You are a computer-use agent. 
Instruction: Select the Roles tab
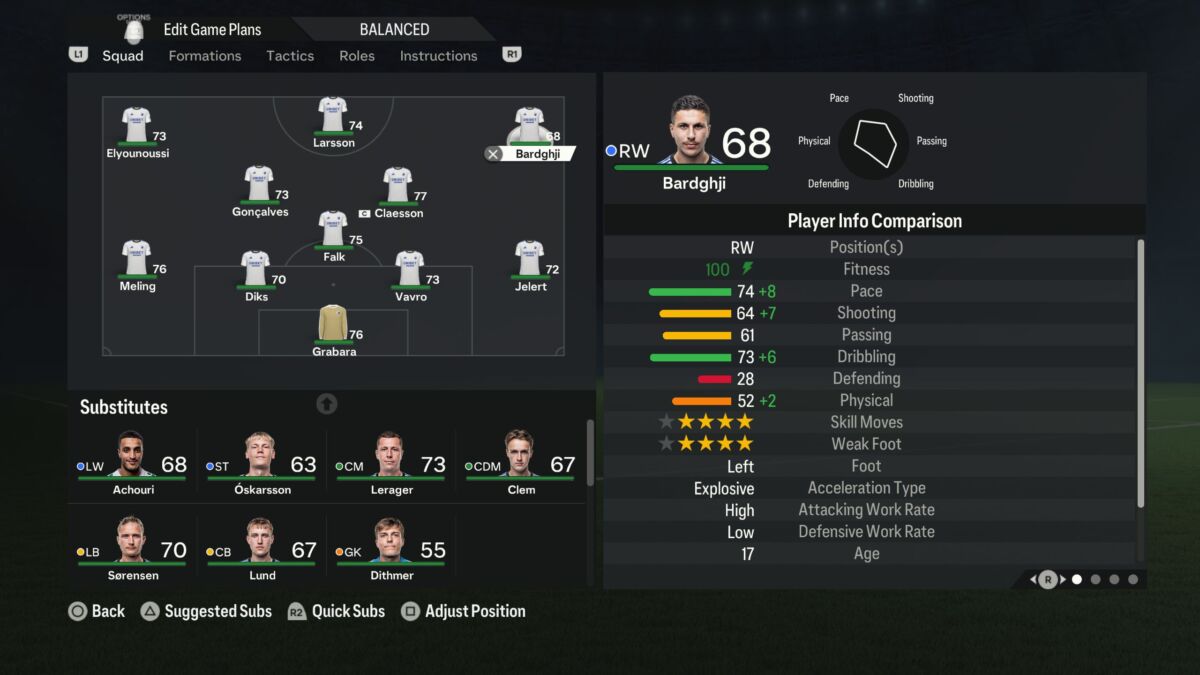coord(357,56)
